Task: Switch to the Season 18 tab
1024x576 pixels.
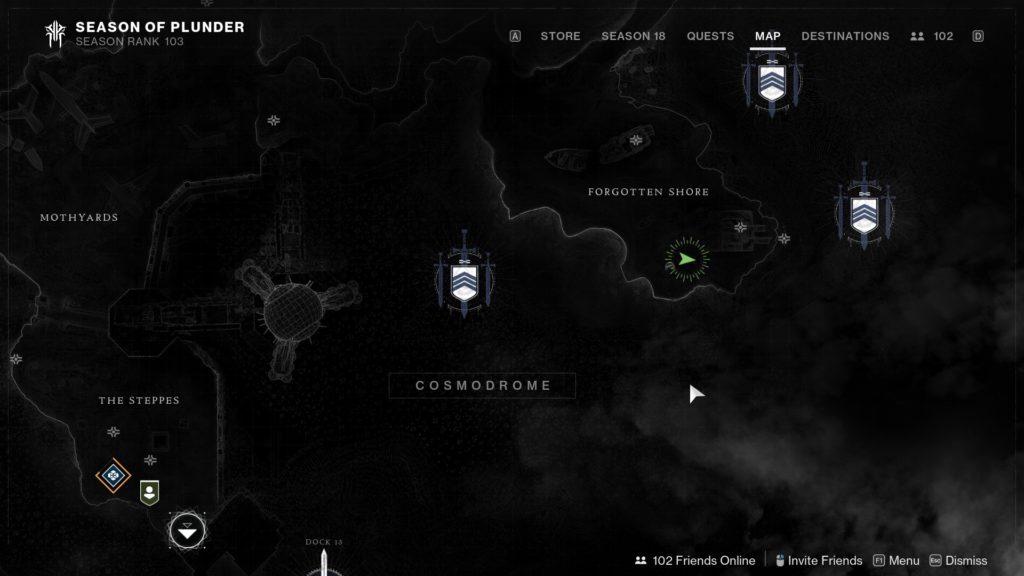Action: tap(633, 36)
